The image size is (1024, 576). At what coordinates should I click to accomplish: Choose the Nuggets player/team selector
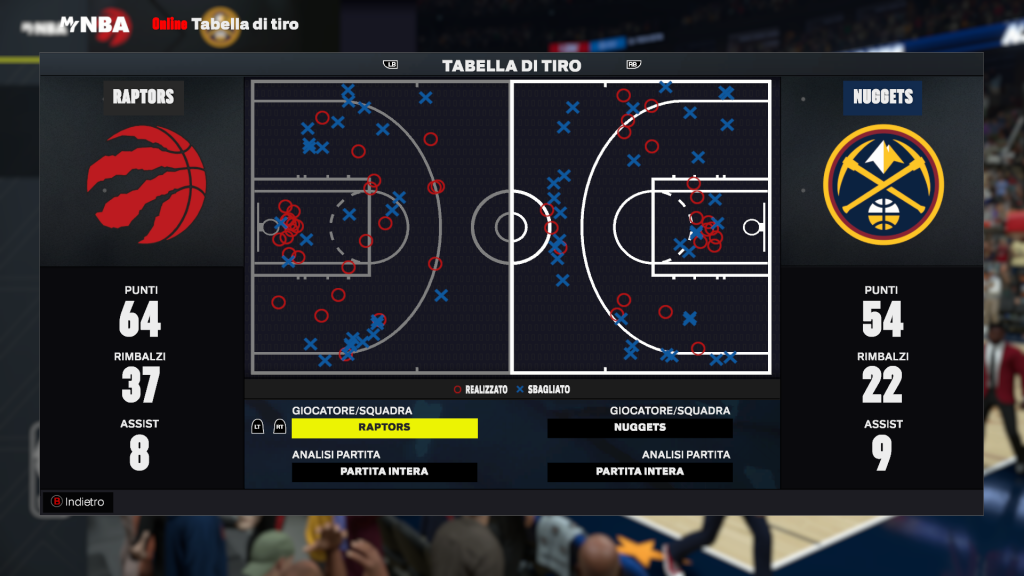[x=640, y=428]
